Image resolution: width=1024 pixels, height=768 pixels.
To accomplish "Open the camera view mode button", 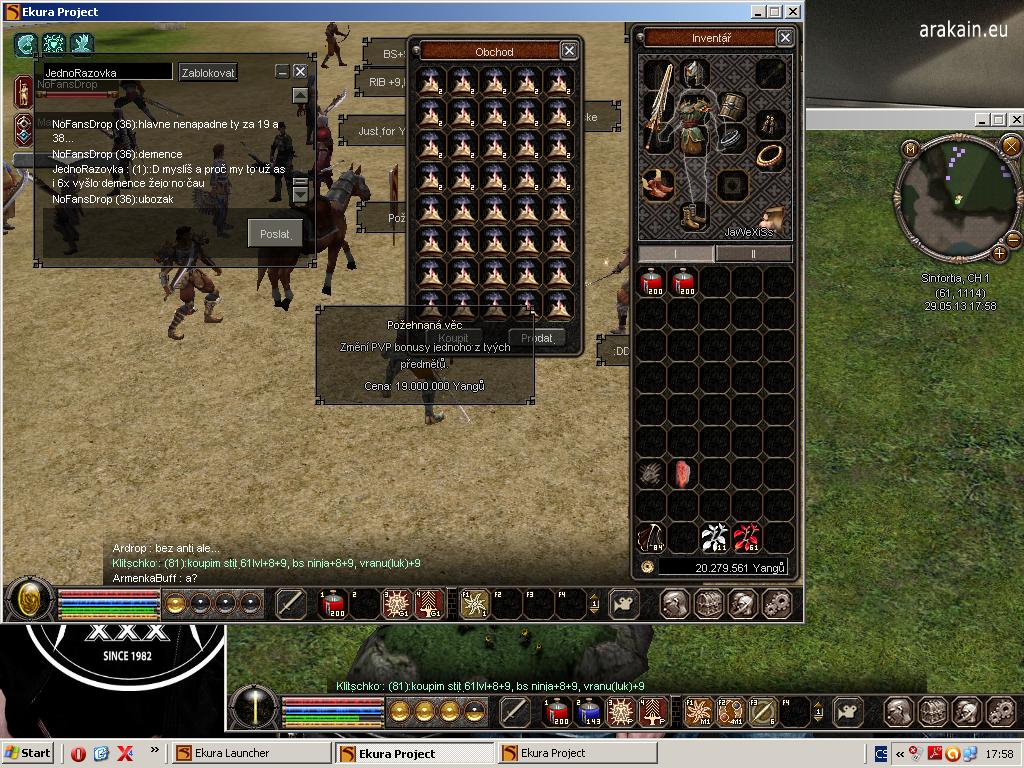I will click(624, 603).
